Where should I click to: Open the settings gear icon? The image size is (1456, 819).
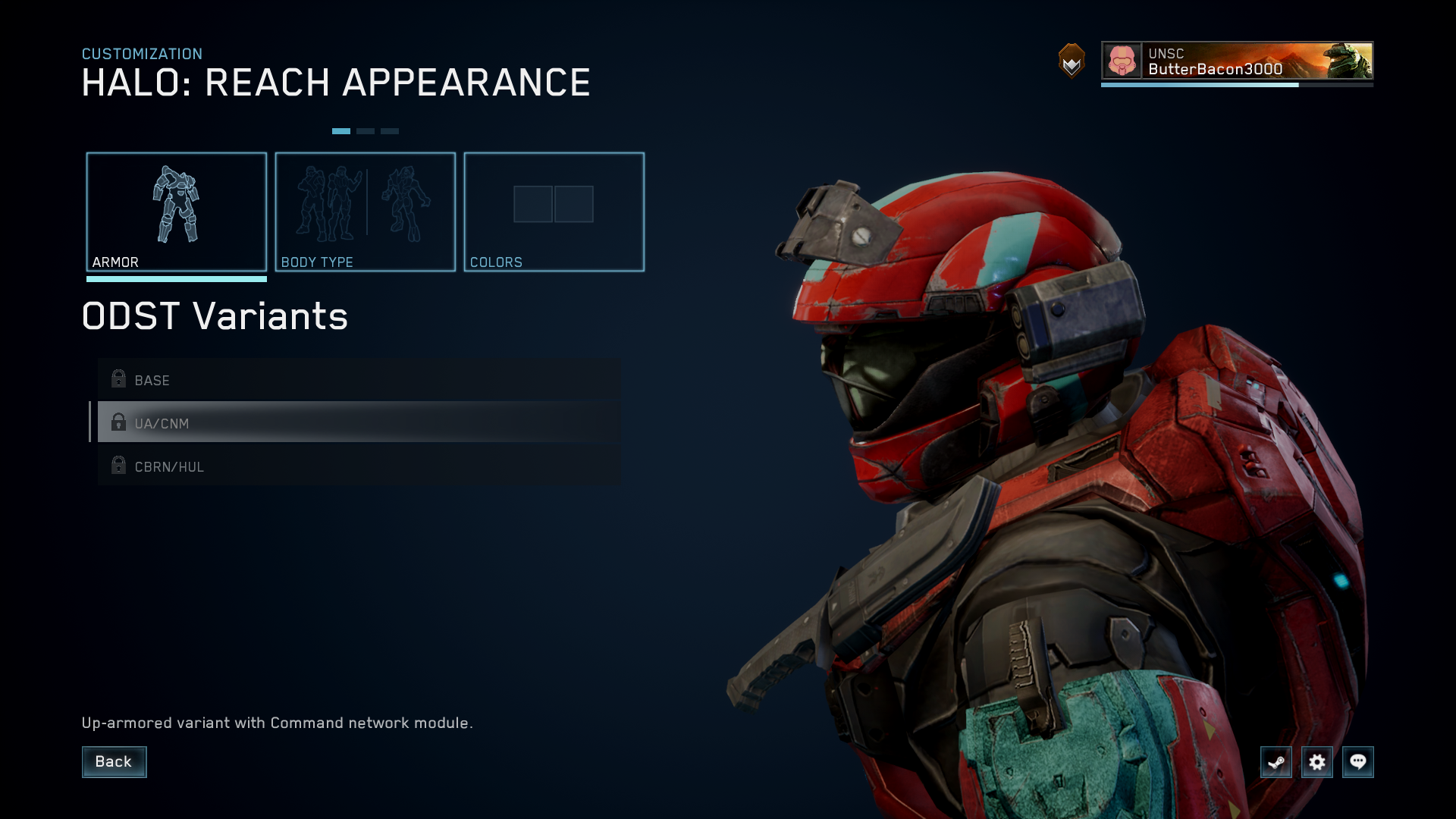[x=1318, y=763]
